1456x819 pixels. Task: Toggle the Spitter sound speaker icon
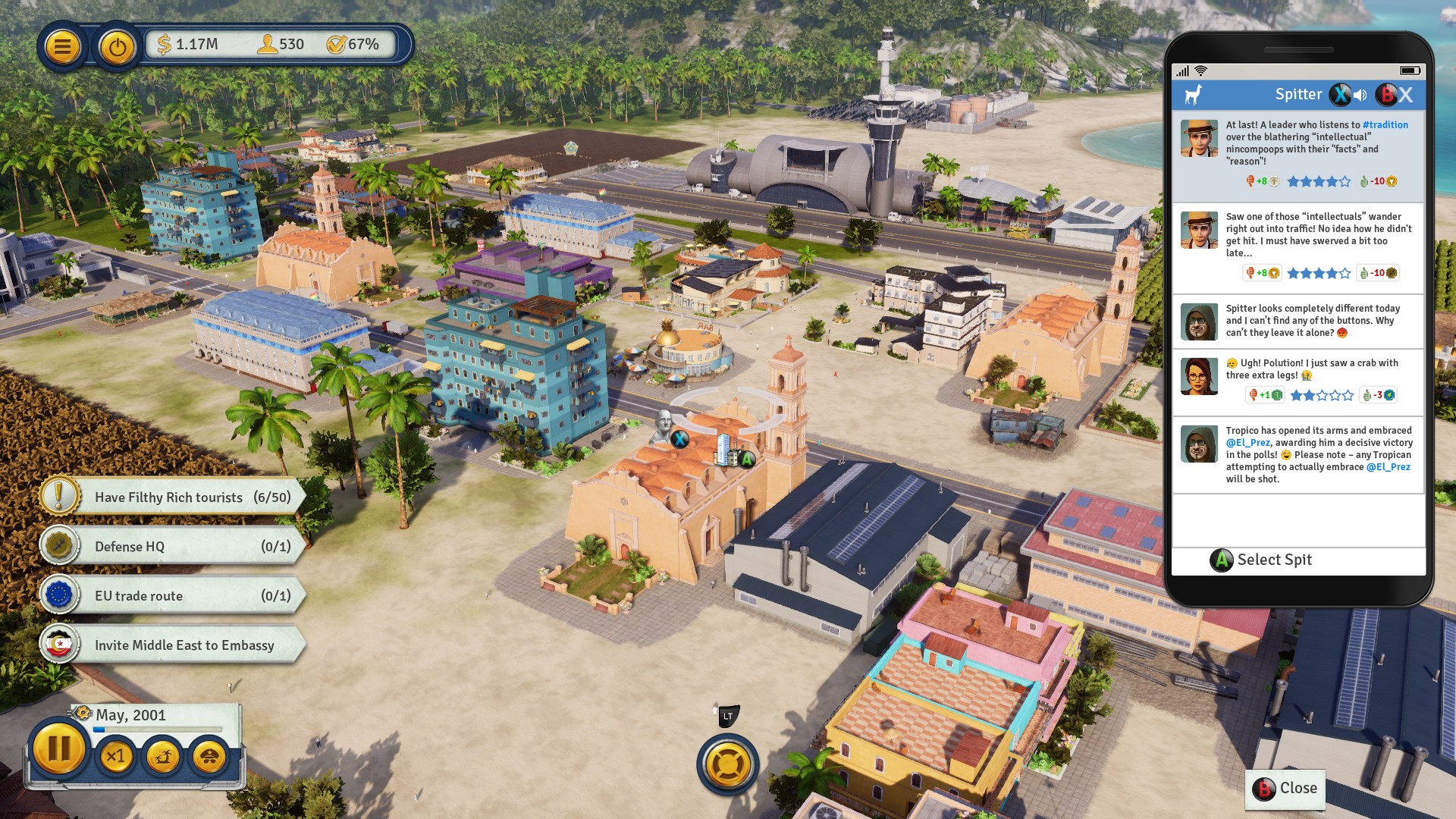click(x=1360, y=95)
